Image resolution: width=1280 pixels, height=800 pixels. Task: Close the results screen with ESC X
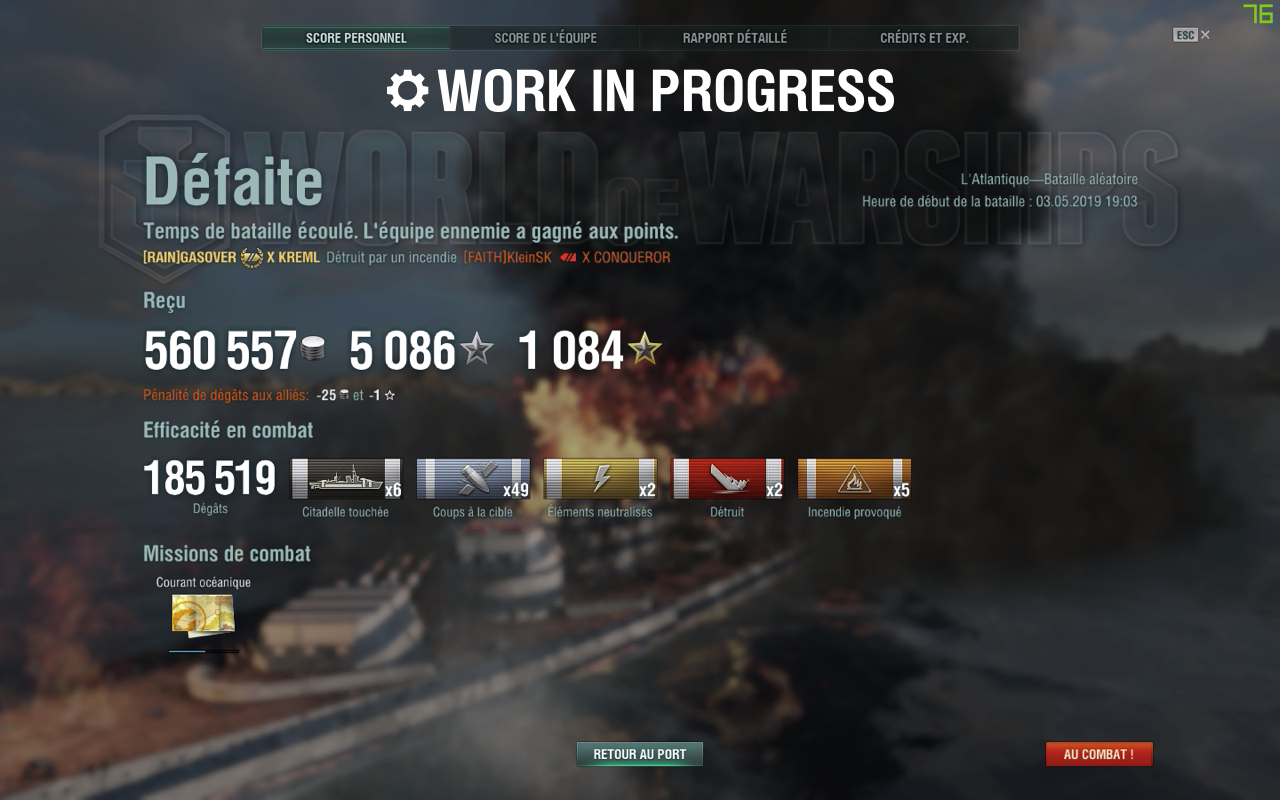tap(1192, 35)
